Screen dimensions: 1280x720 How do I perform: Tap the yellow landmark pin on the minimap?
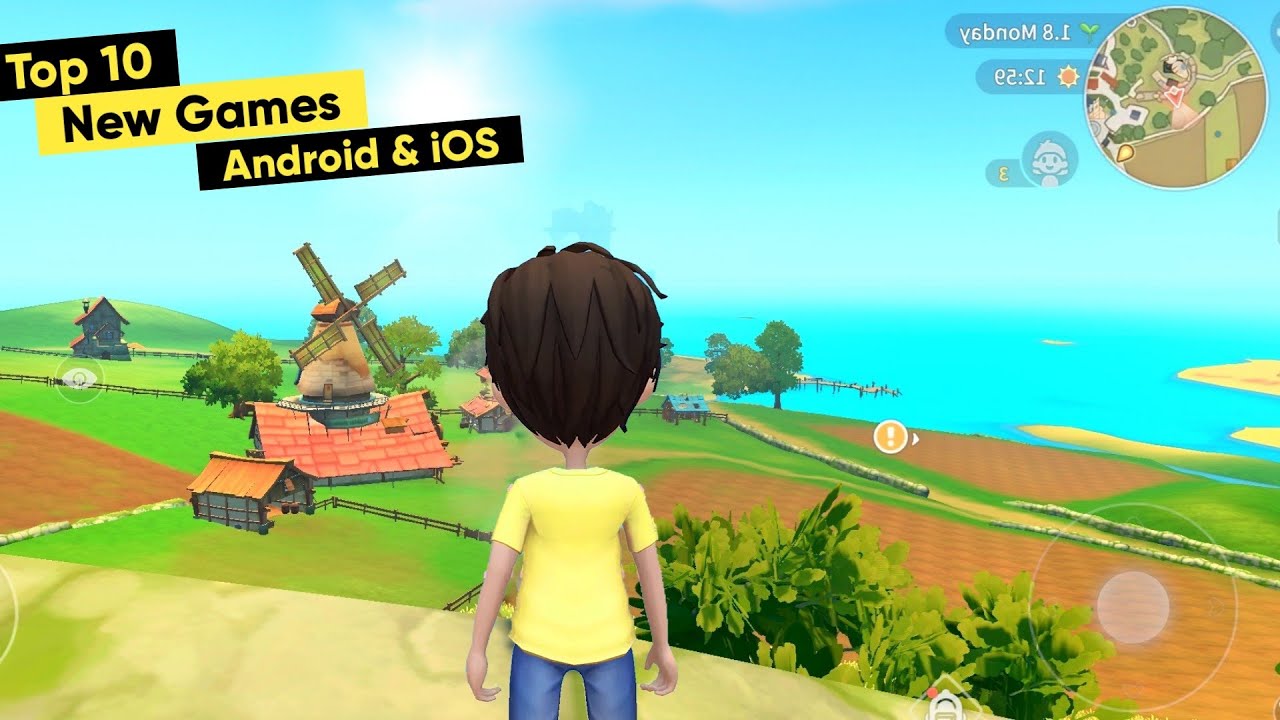1126,151
